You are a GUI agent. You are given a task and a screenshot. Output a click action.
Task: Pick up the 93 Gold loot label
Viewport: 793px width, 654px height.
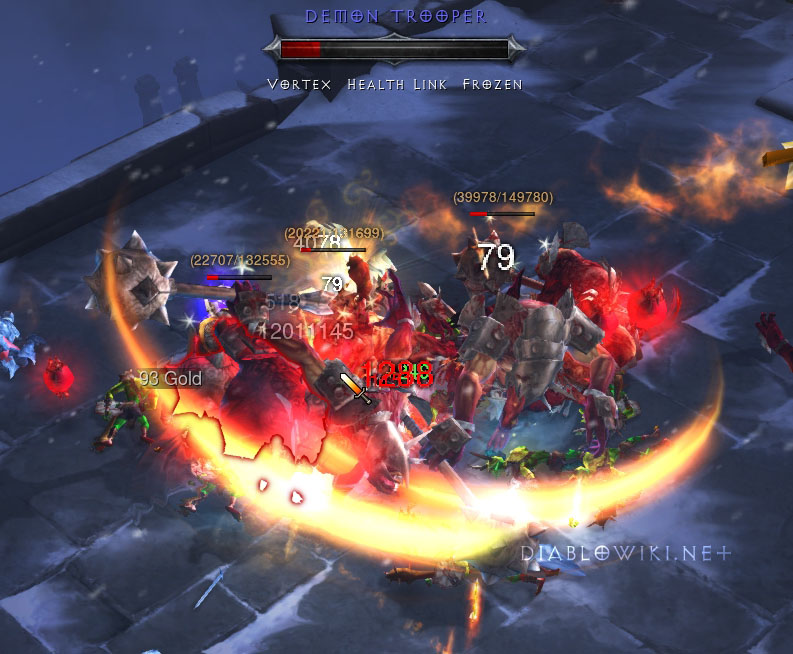coord(170,378)
